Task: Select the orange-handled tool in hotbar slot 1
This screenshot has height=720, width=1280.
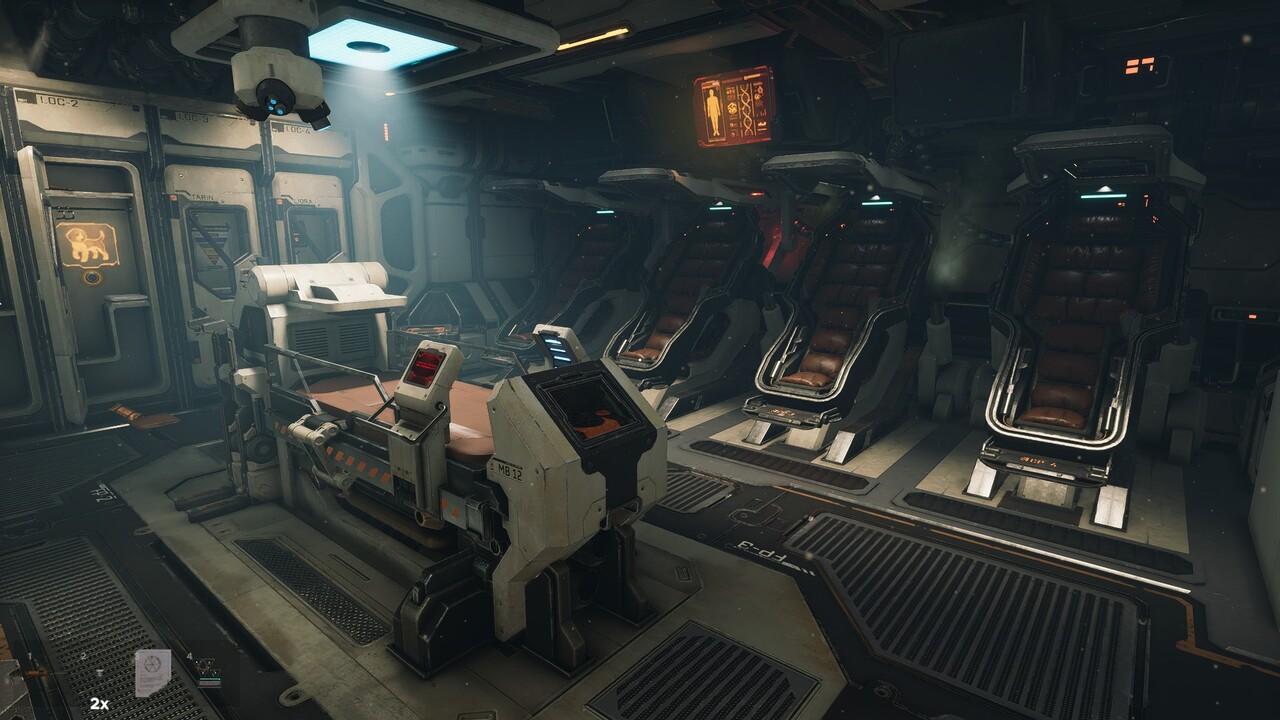Action: [38, 672]
